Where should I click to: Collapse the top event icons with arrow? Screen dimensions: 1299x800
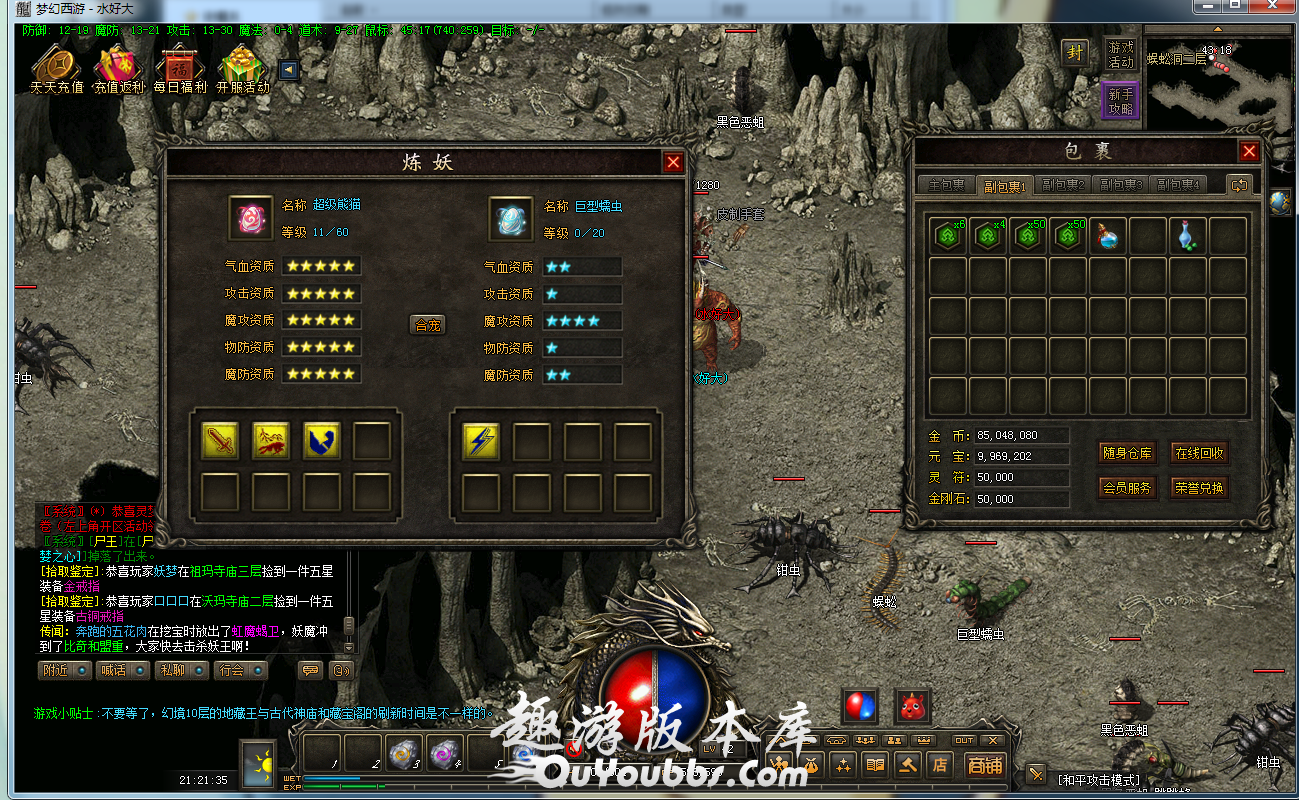click(288, 70)
